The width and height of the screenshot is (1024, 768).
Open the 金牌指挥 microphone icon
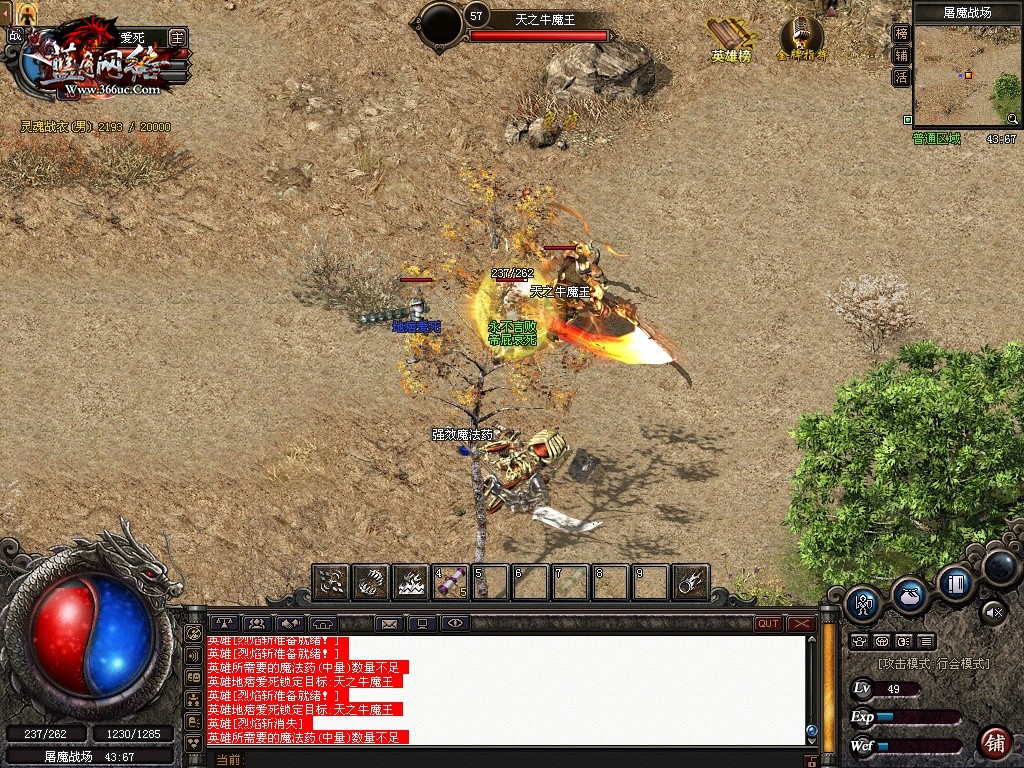pyautogui.click(x=802, y=38)
